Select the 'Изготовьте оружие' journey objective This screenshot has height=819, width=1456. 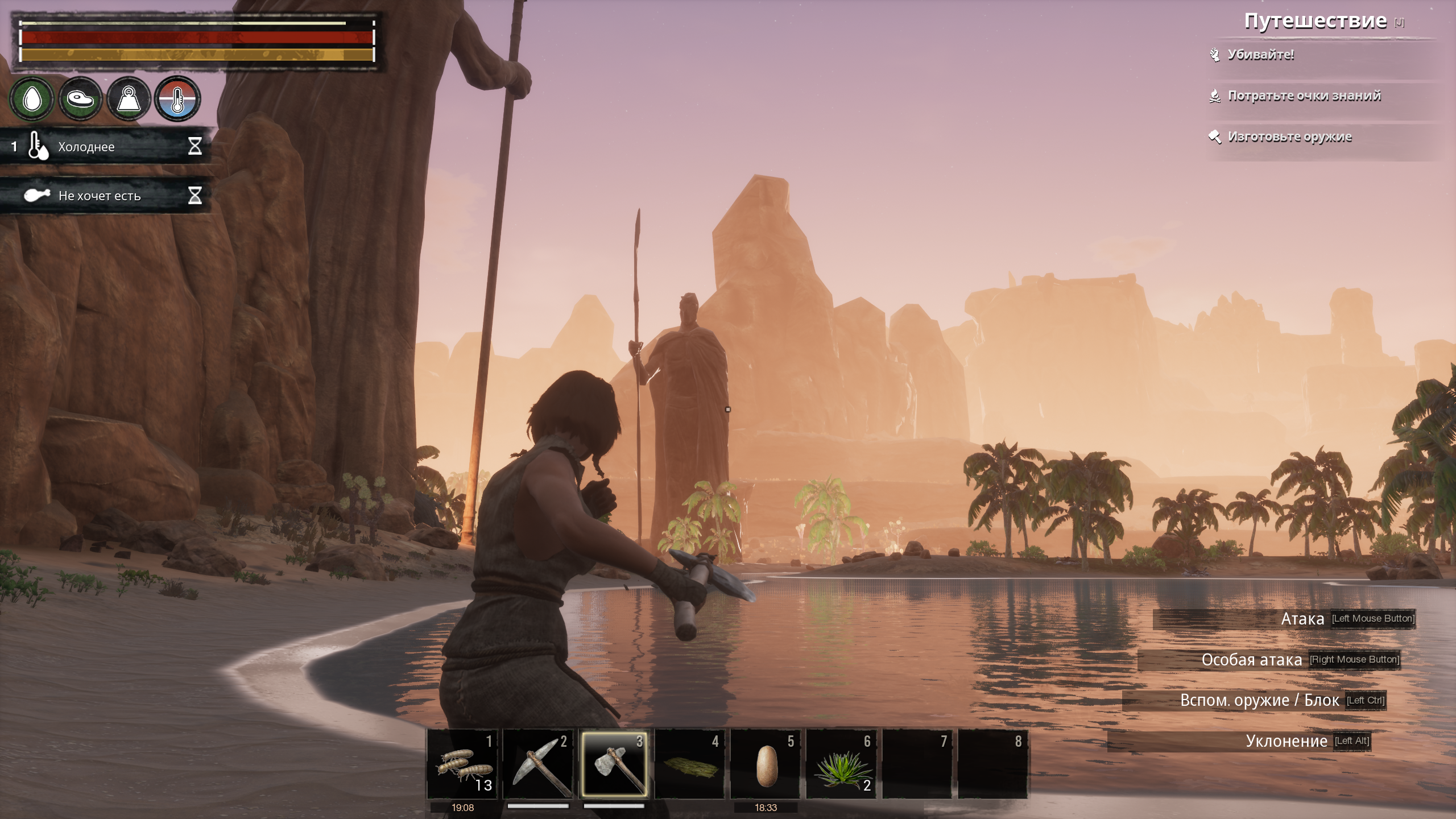coord(1289,137)
